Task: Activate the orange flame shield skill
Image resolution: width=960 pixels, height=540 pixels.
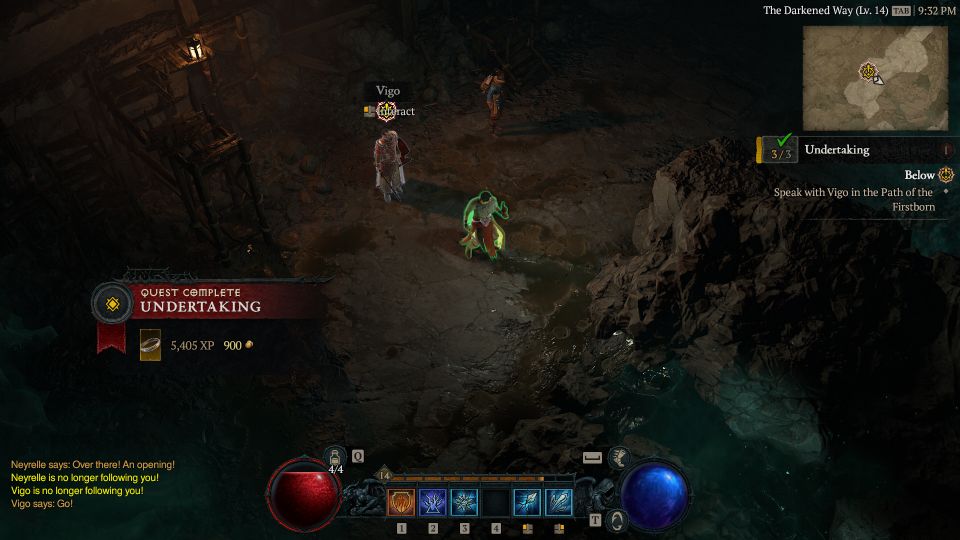Action: (401, 502)
